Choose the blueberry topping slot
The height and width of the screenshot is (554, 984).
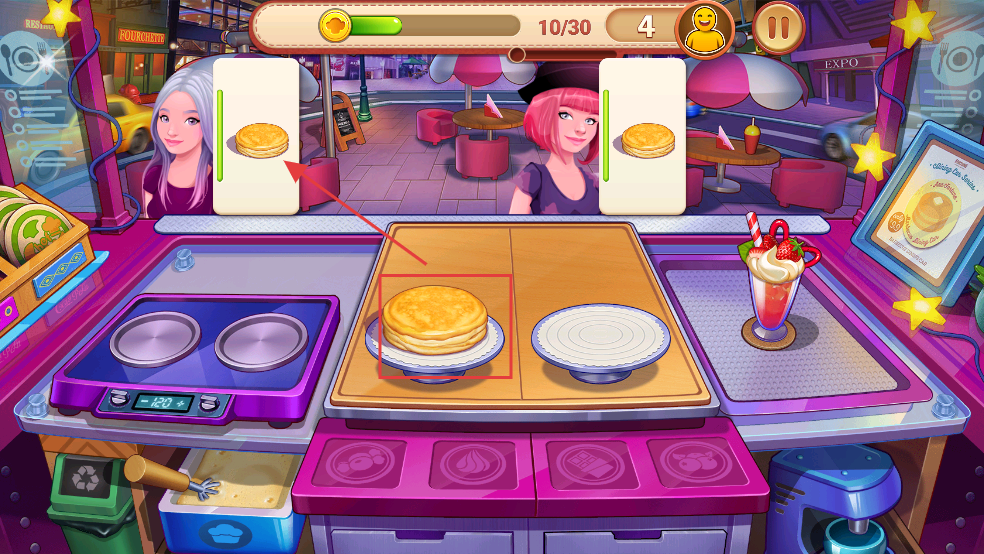(365, 463)
